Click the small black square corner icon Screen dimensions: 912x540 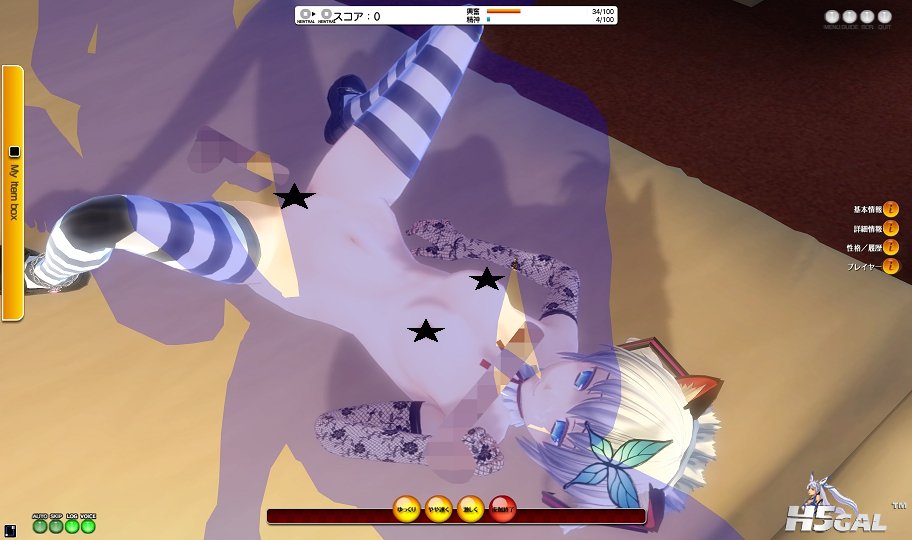[x=9, y=530]
